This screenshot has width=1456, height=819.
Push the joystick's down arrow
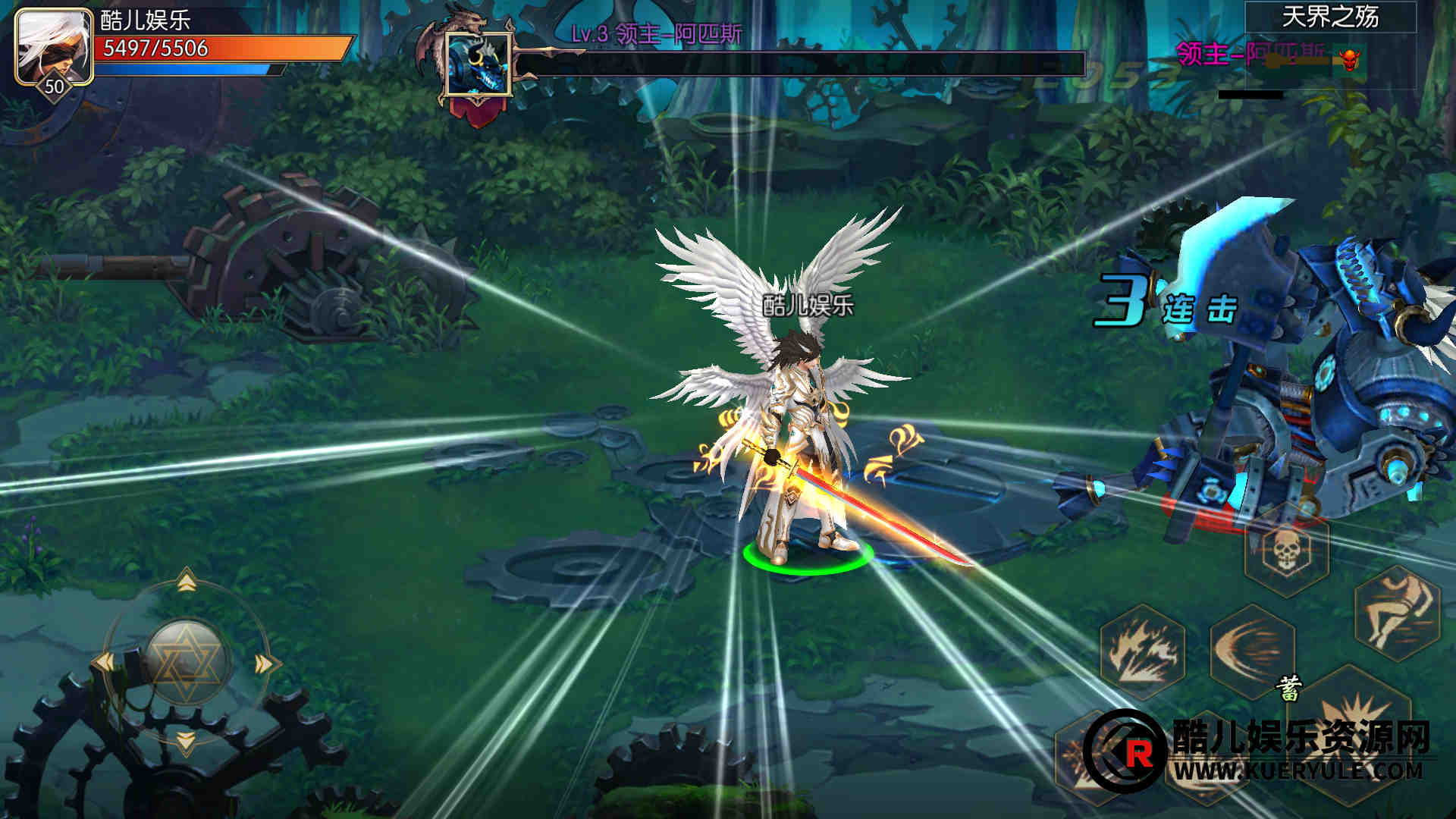tap(186, 739)
